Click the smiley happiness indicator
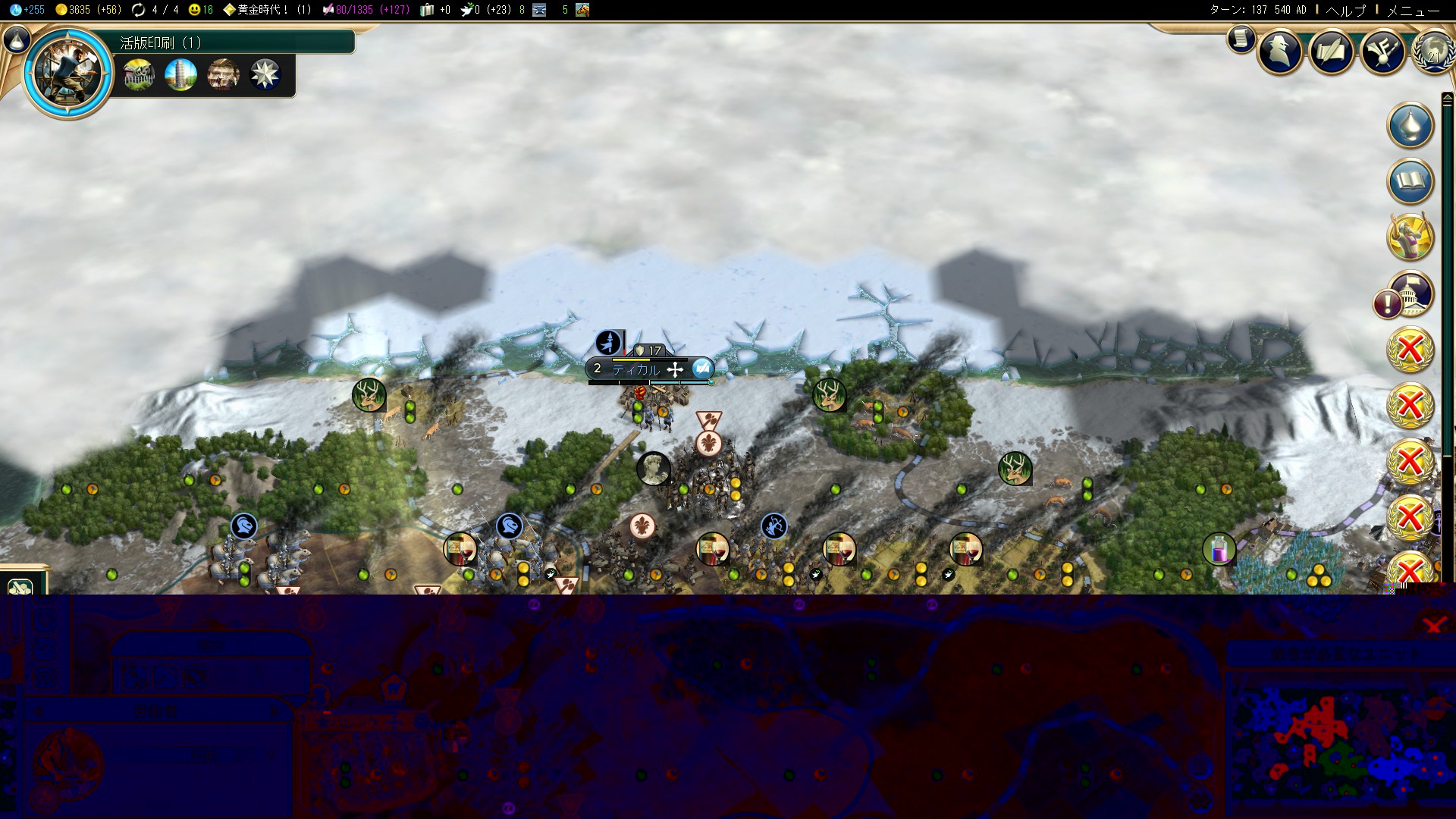This screenshot has height=819, width=1456. pos(201,10)
